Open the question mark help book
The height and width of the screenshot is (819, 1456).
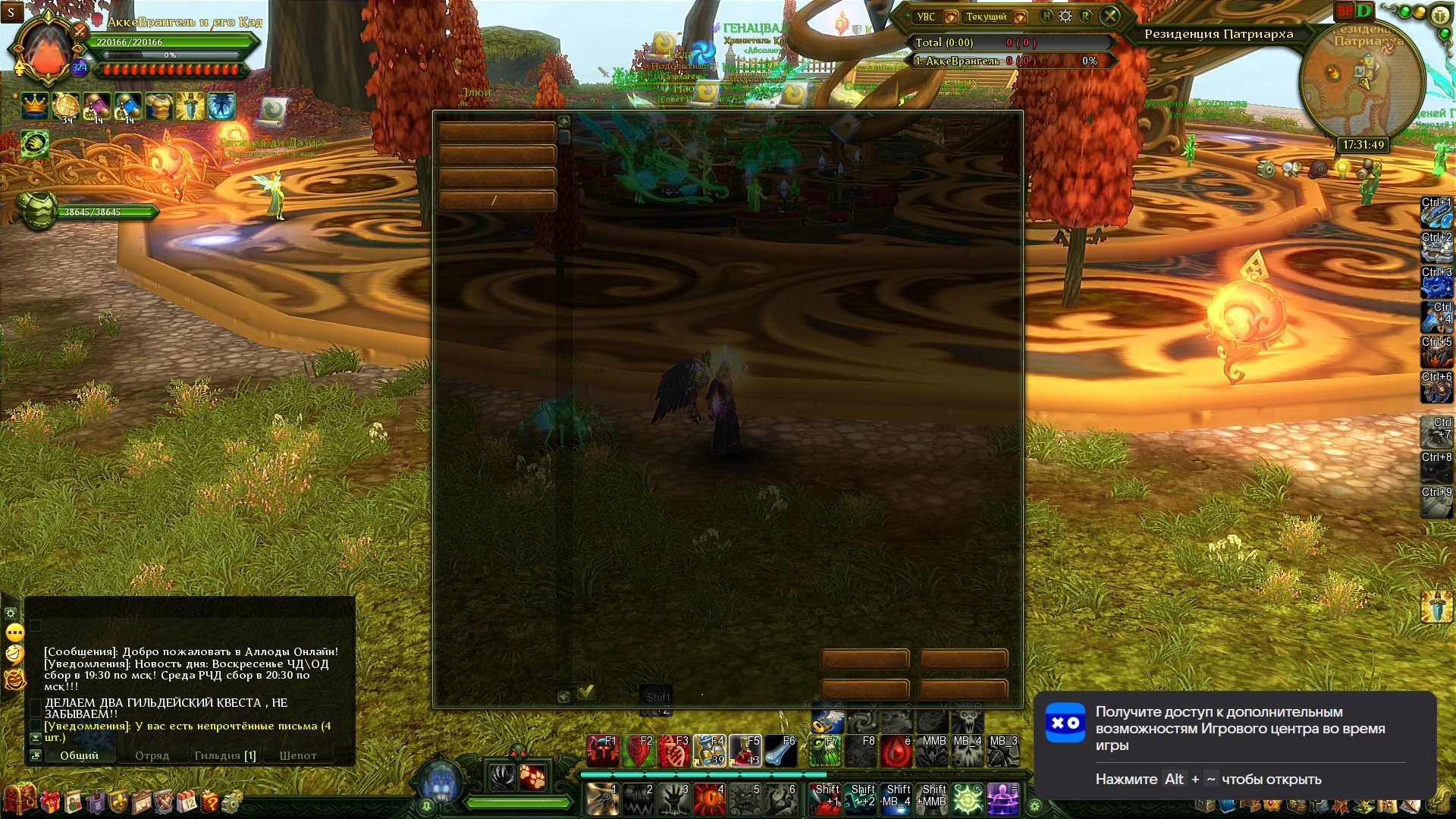coord(209,802)
